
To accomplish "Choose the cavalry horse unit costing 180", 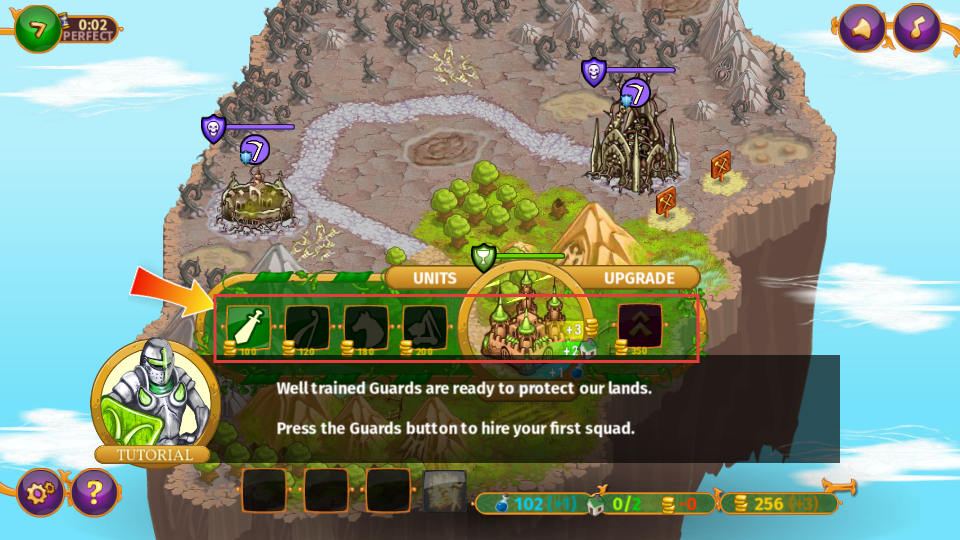I will point(366,326).
